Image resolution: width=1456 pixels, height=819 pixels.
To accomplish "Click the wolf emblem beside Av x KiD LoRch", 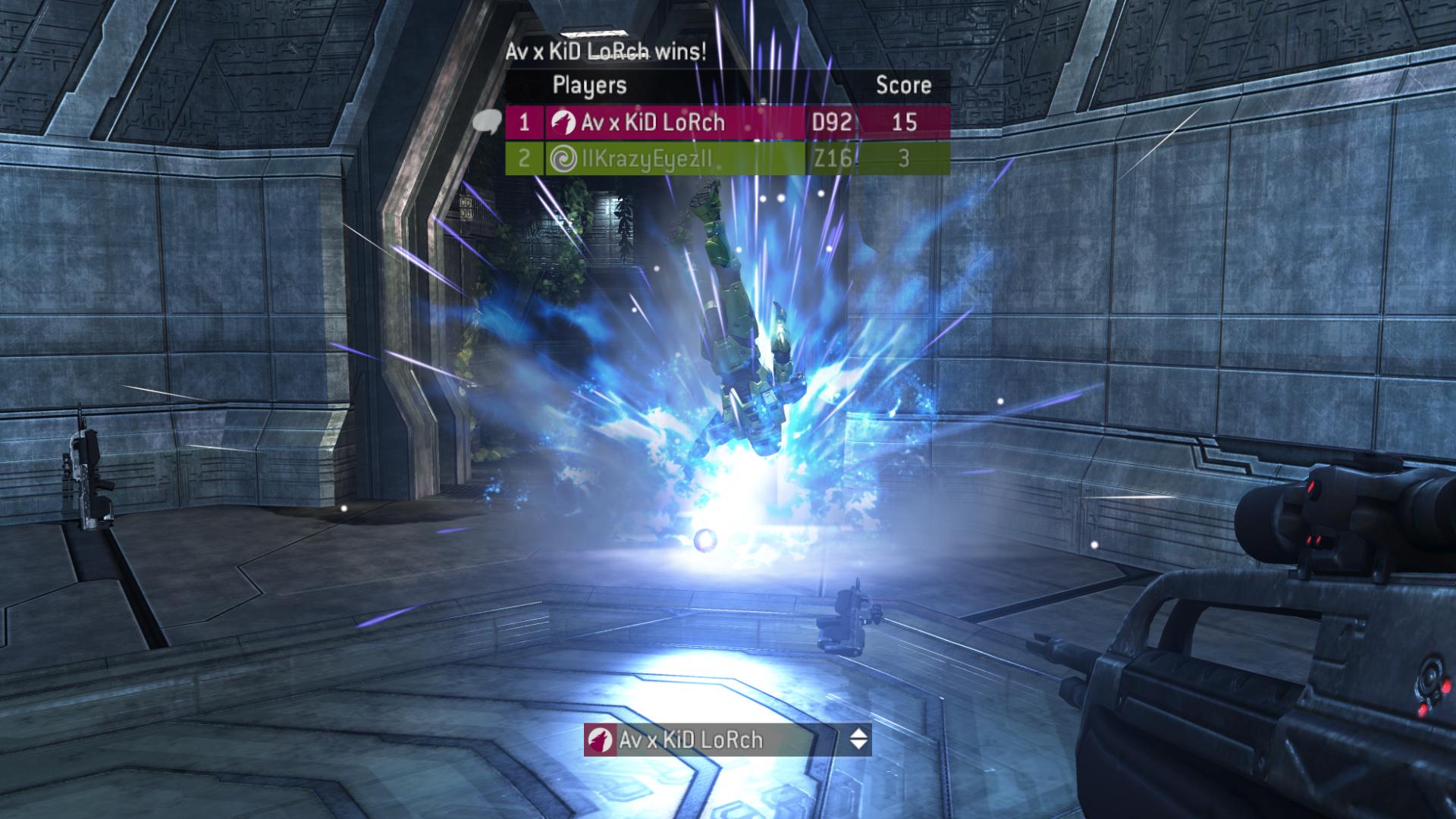I will tap(563, 122).
